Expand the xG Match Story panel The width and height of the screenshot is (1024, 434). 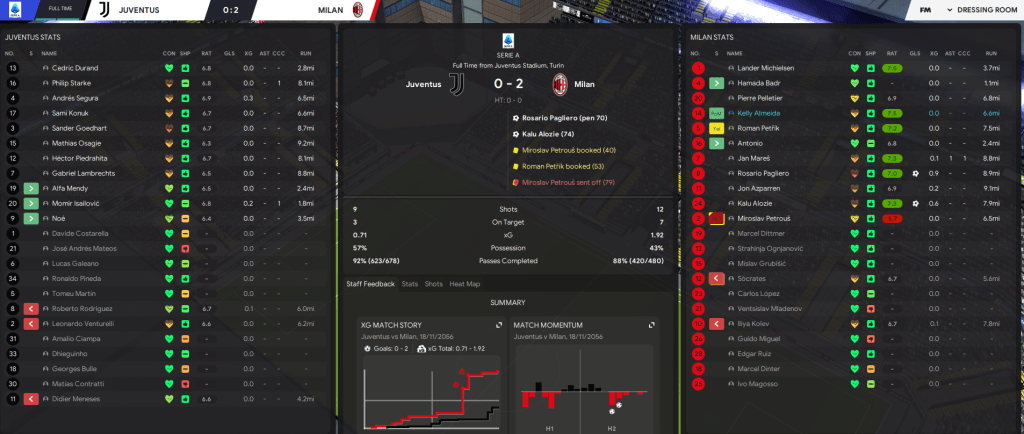point(498,325)
